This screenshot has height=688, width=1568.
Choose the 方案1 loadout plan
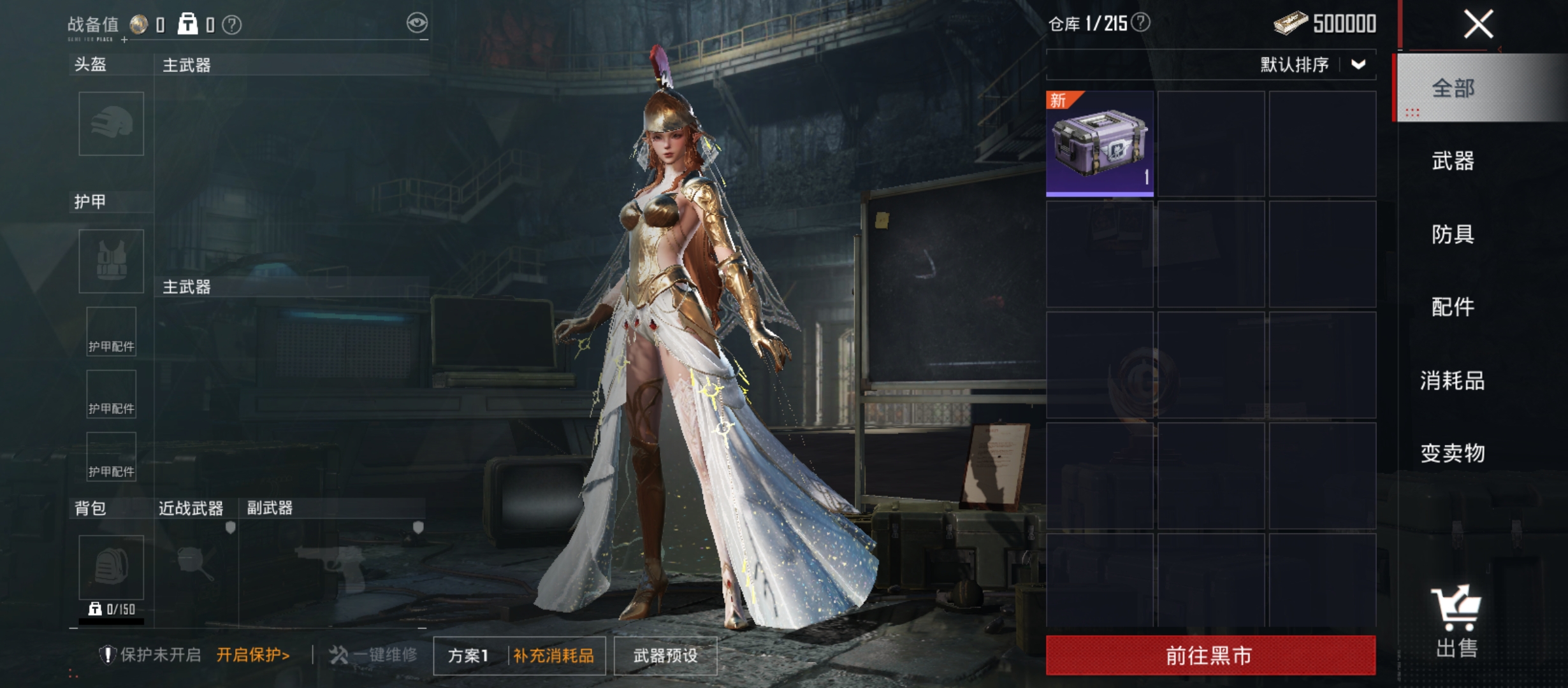[x=468, y=656]
